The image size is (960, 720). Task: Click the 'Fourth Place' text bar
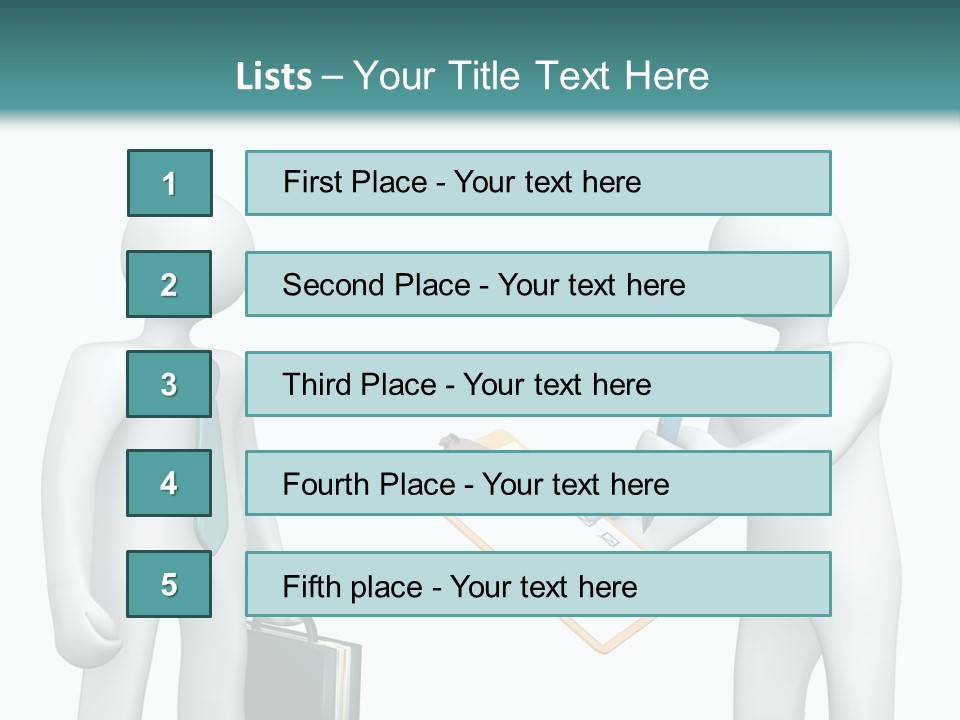point(538,484)
